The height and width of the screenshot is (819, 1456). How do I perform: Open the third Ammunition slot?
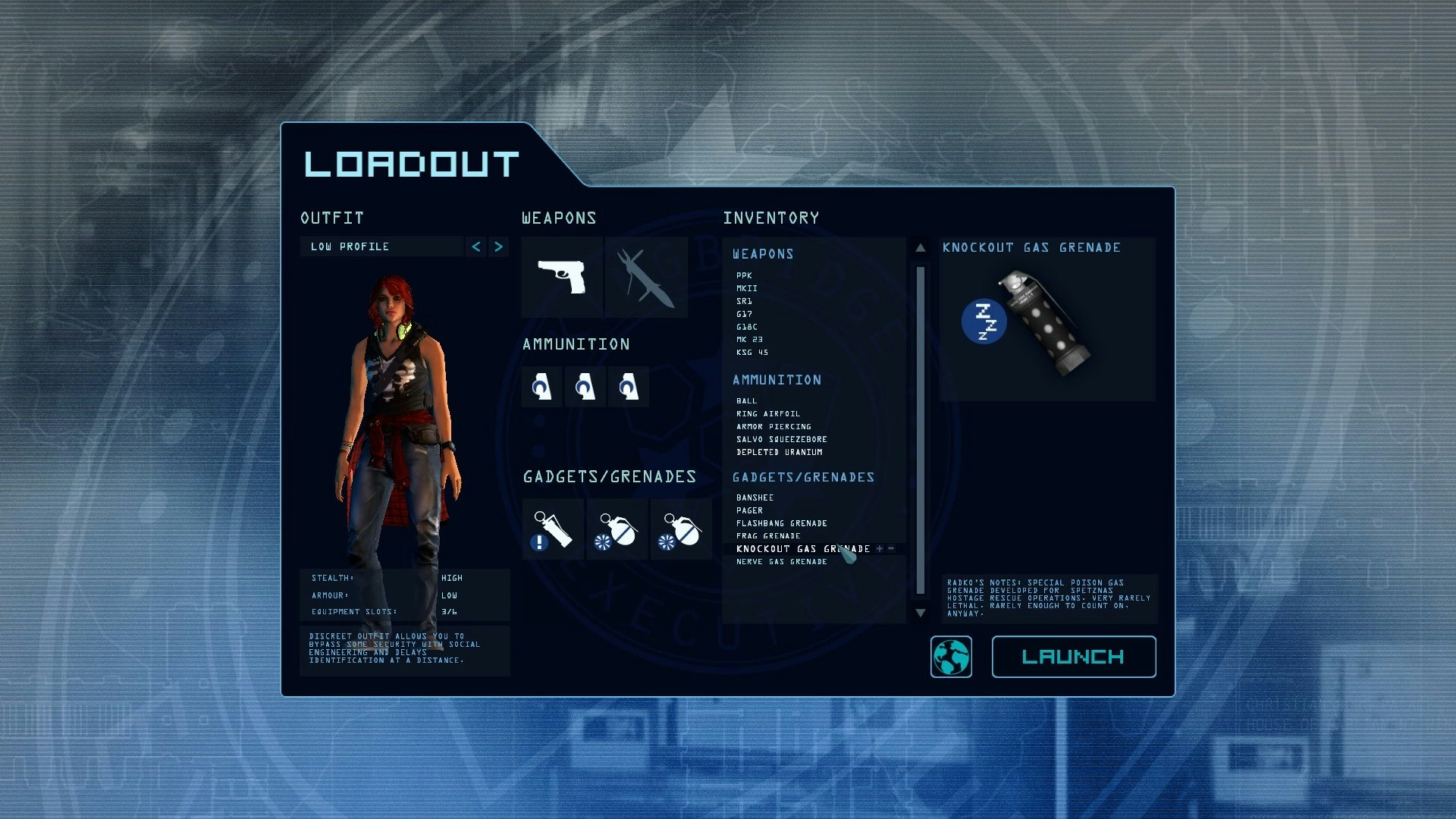point(628,386)
